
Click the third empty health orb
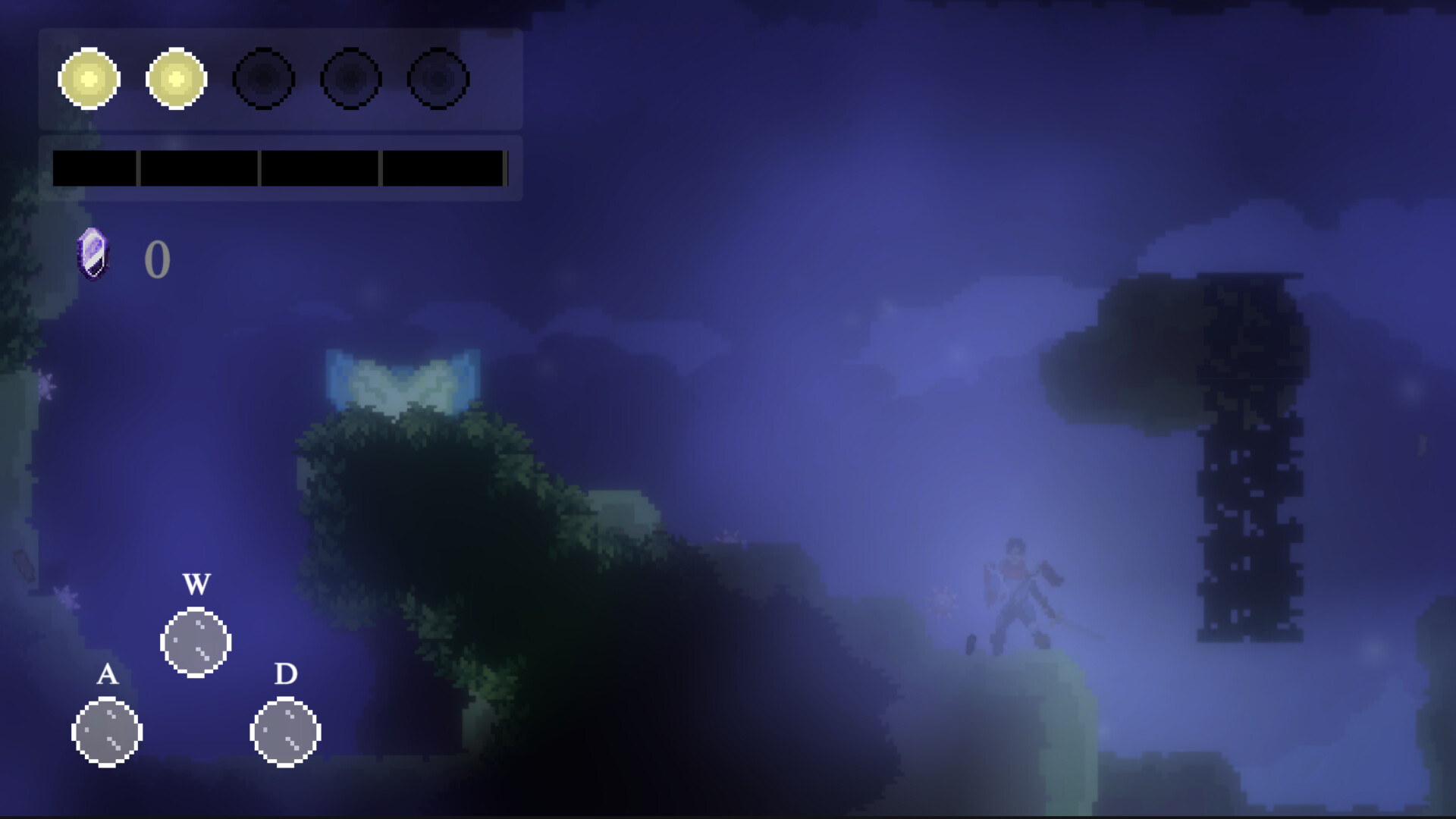265,79
